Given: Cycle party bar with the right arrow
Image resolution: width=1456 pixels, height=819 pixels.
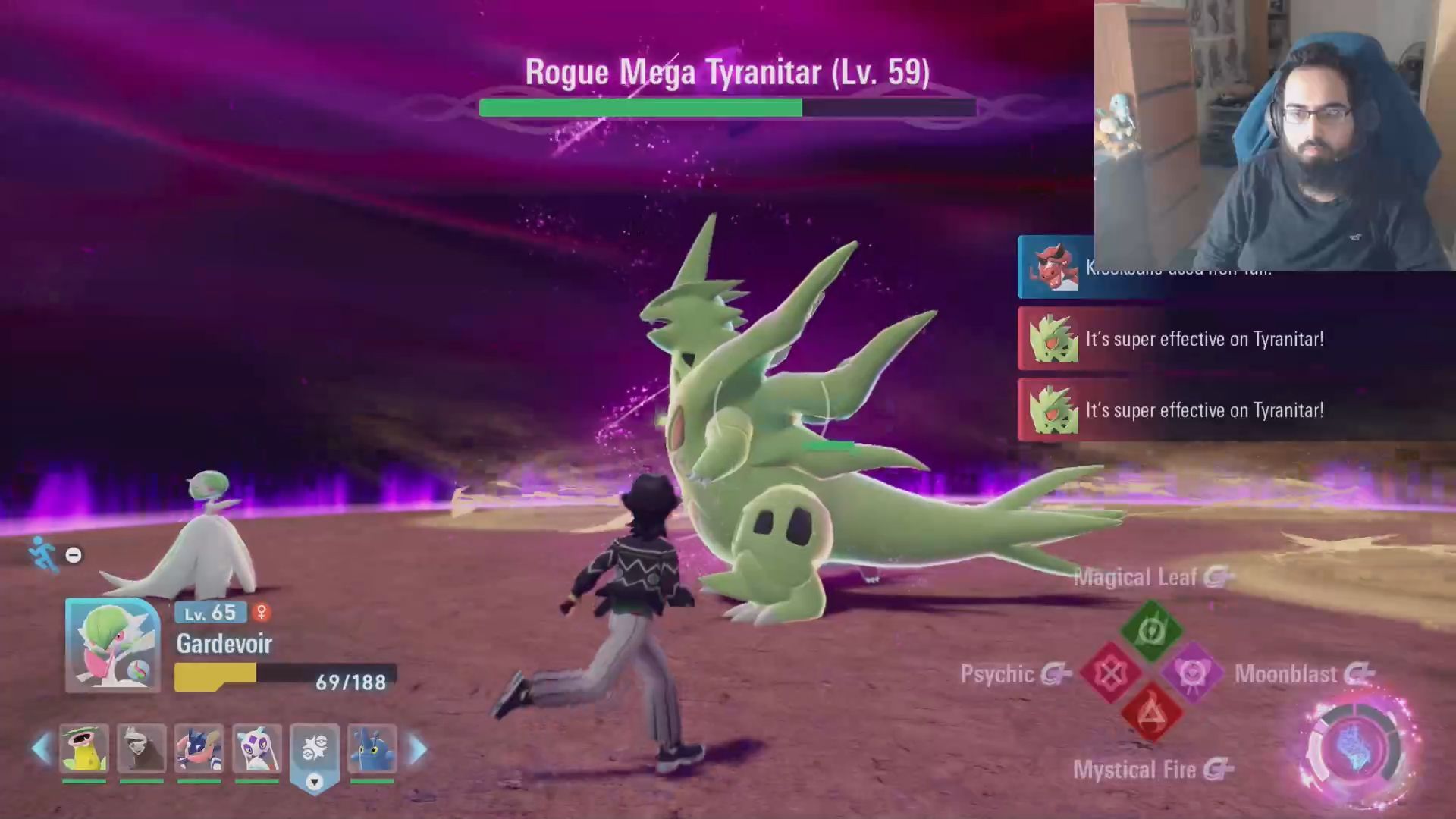Looking at the screenshot, I should pyautogui.click(x=418, y=748).
